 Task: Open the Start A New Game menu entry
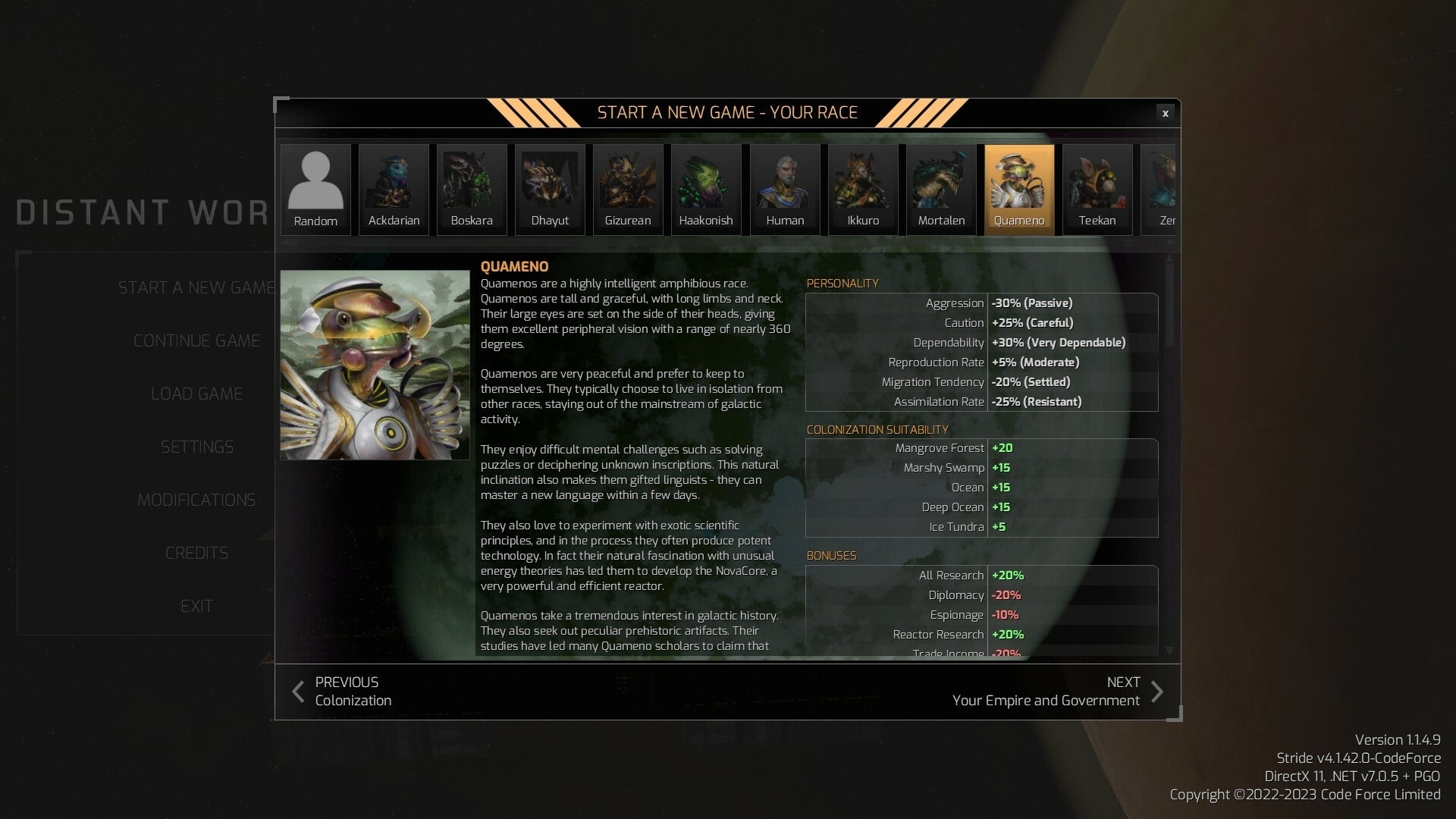pyautogui.click(x=196, y=287)
